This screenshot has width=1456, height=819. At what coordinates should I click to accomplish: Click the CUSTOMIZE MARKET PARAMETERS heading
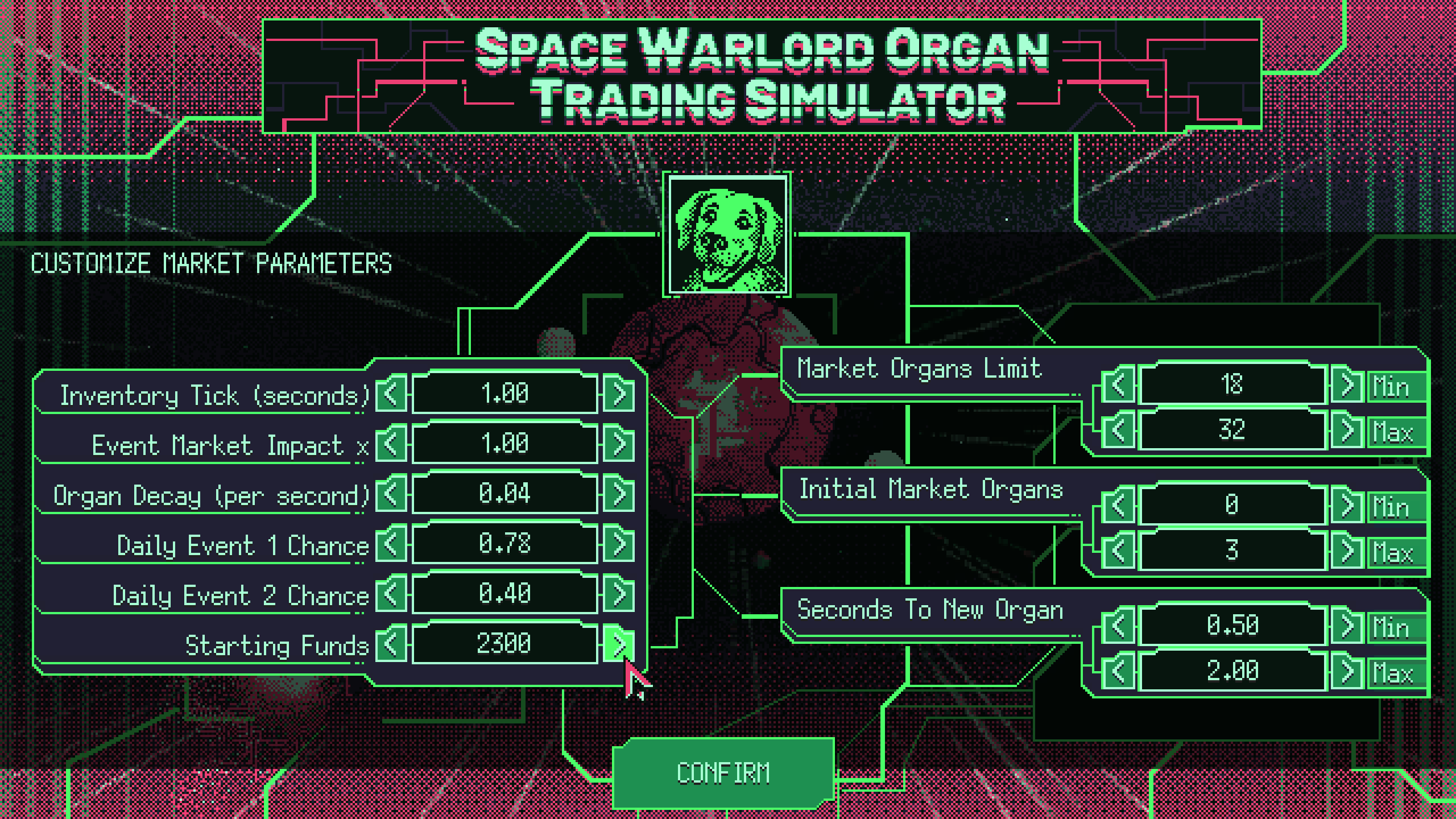[212, 263]
